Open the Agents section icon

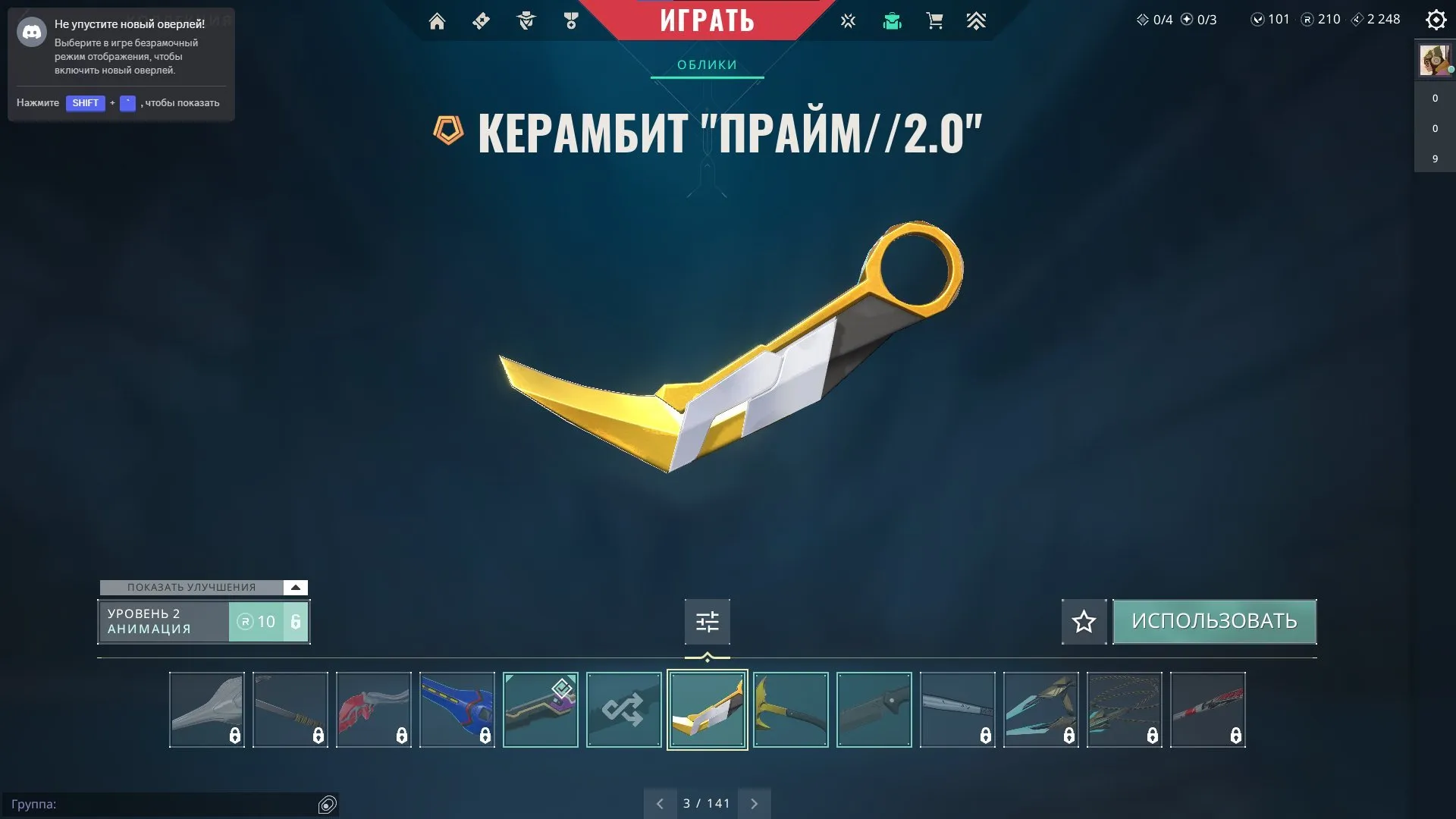tap(526, 21)
